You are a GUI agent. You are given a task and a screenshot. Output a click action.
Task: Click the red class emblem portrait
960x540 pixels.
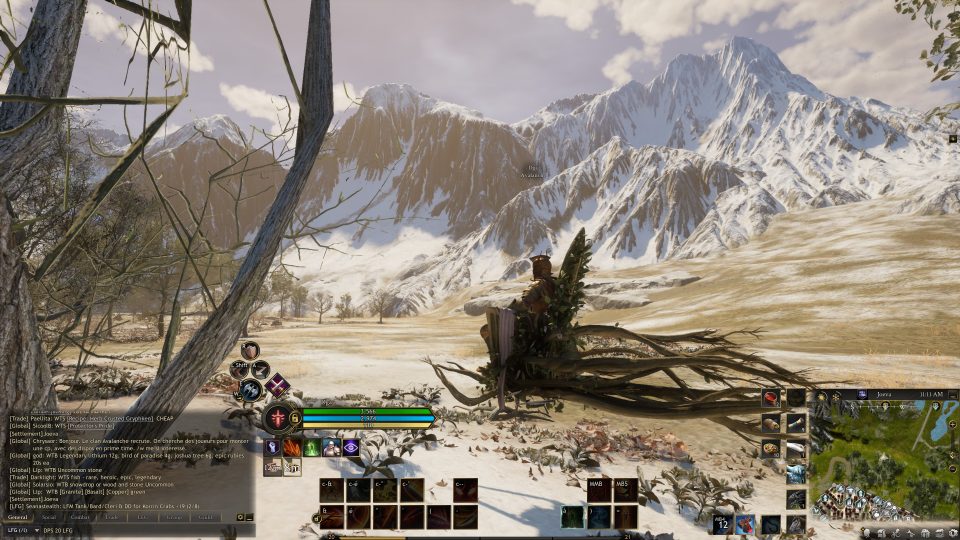277,417
